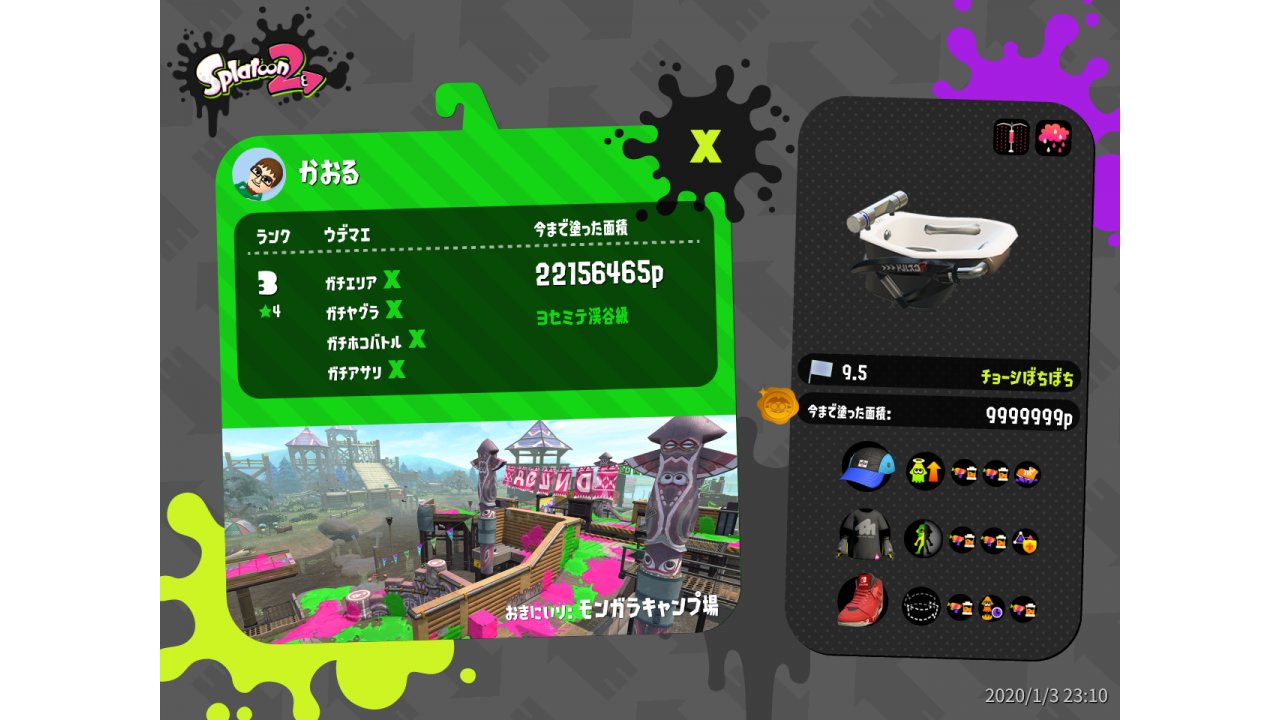Click the ヨセミテ渓谷級 title text
1280x720 pixels.
(x=583, y=317)
